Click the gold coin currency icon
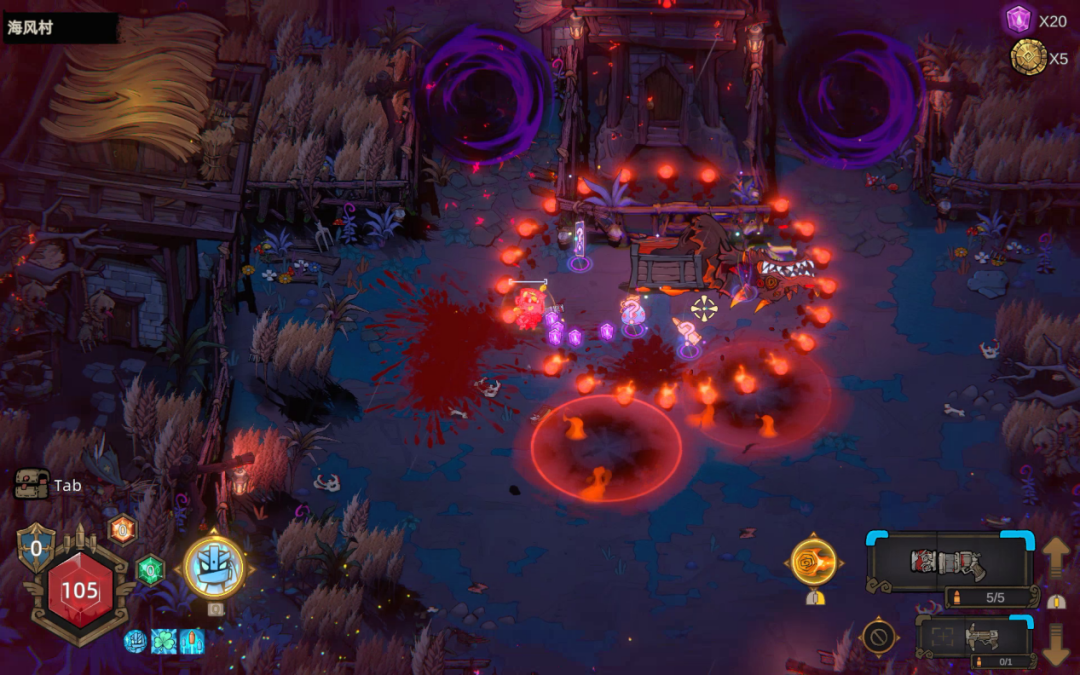 pos(1027,57)
